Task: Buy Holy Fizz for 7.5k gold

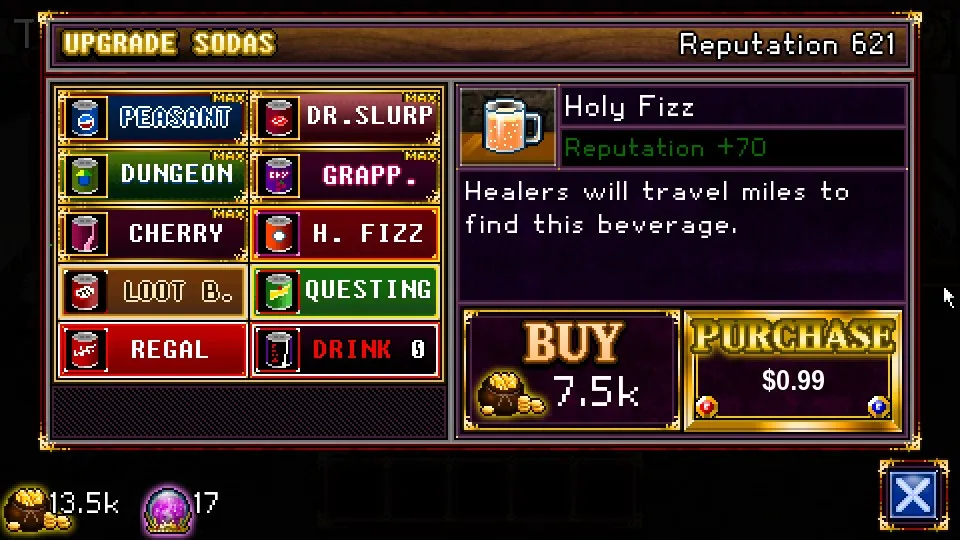Action: (571, 370)
